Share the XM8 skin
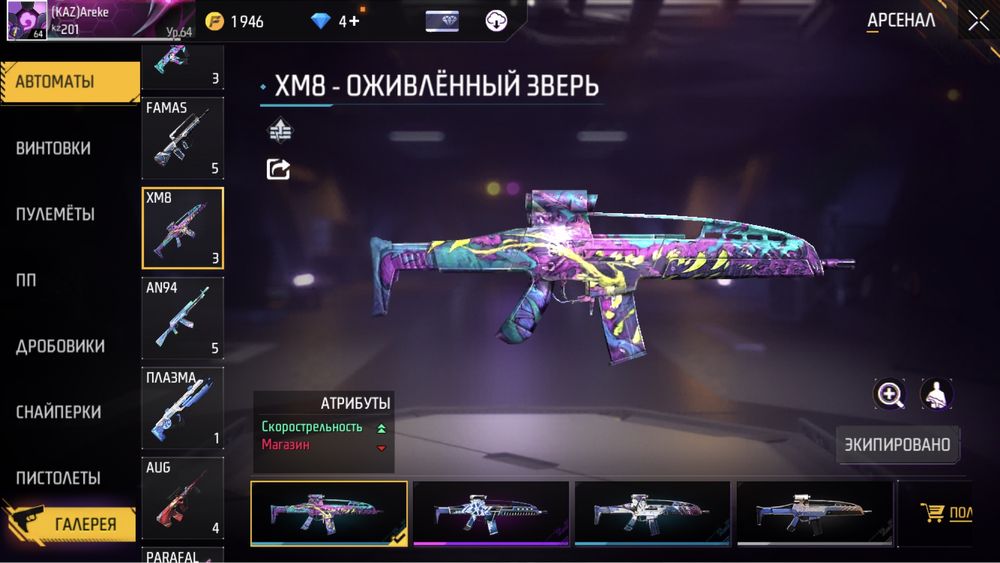The height and width of the screenshot is (563, 1000). (x=279, y=169)
